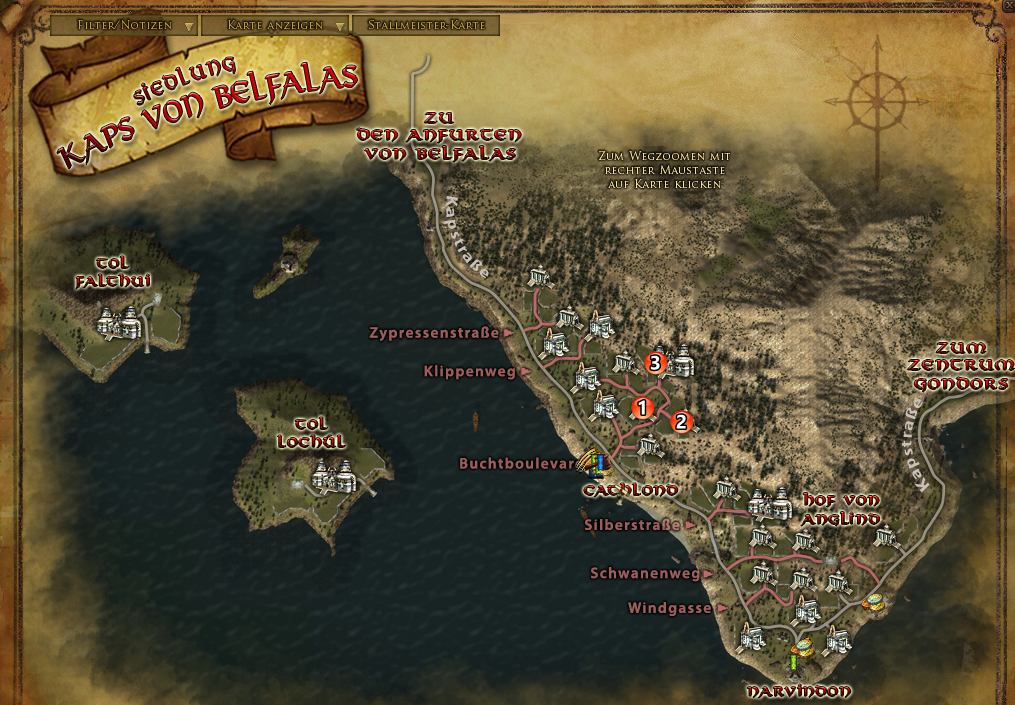Follow the Zu den Anfurten von Belfalas link
1015x705 pixels.
tap(440, 135)
